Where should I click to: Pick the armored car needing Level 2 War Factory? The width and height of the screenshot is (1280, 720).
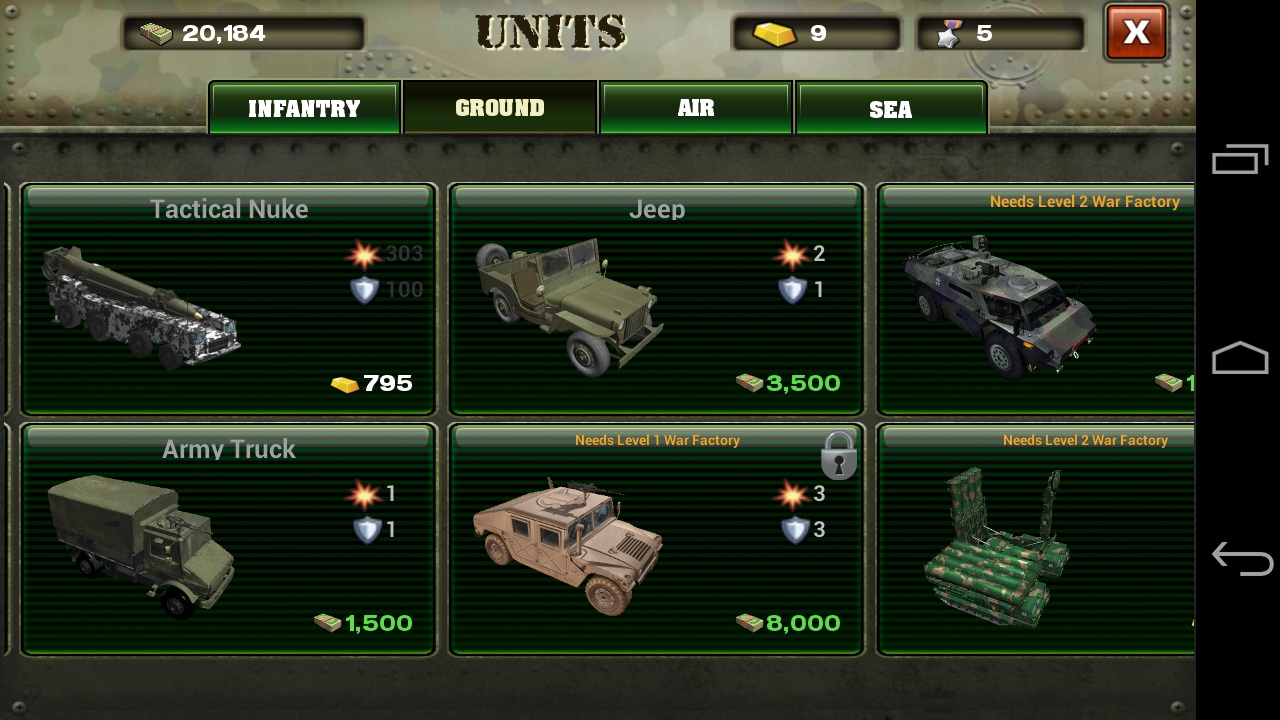pyautogui.click(x=1036, y=299)
